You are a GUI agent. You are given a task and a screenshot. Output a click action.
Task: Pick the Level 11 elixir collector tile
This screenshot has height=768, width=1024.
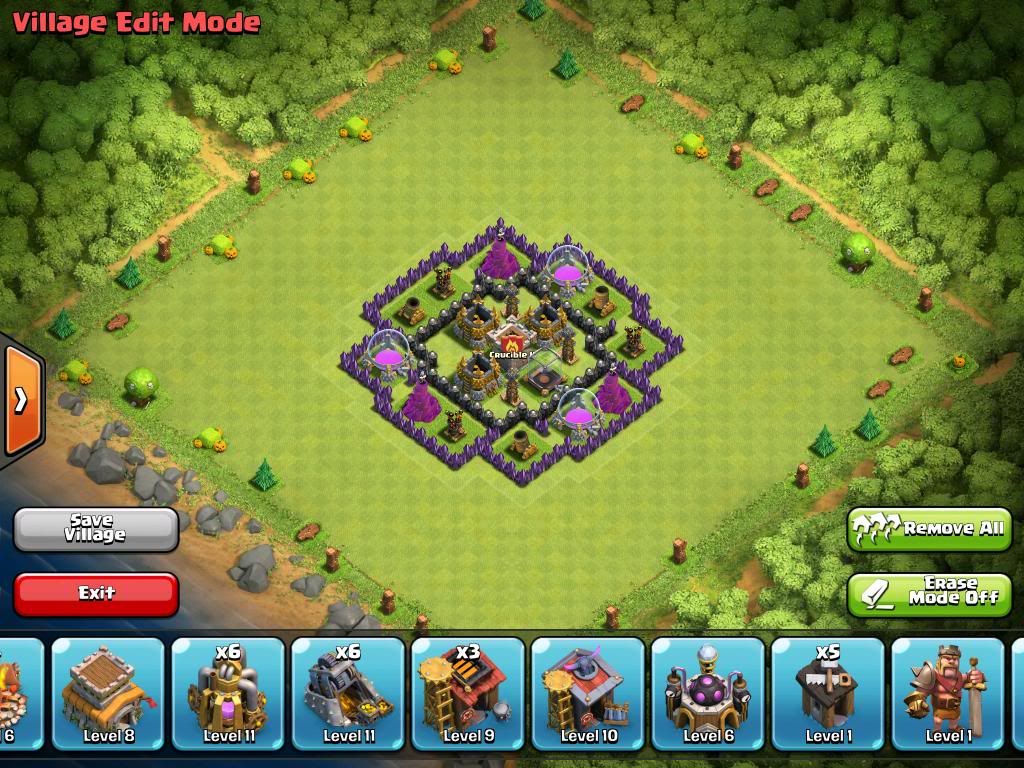point(228,692)
